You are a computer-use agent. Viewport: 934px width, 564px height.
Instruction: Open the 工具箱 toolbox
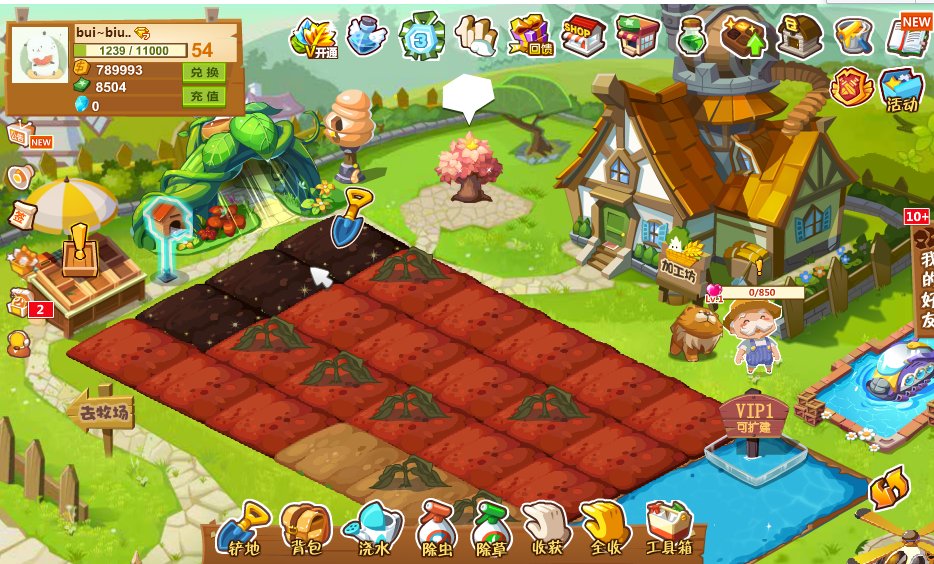click(669, 529)
